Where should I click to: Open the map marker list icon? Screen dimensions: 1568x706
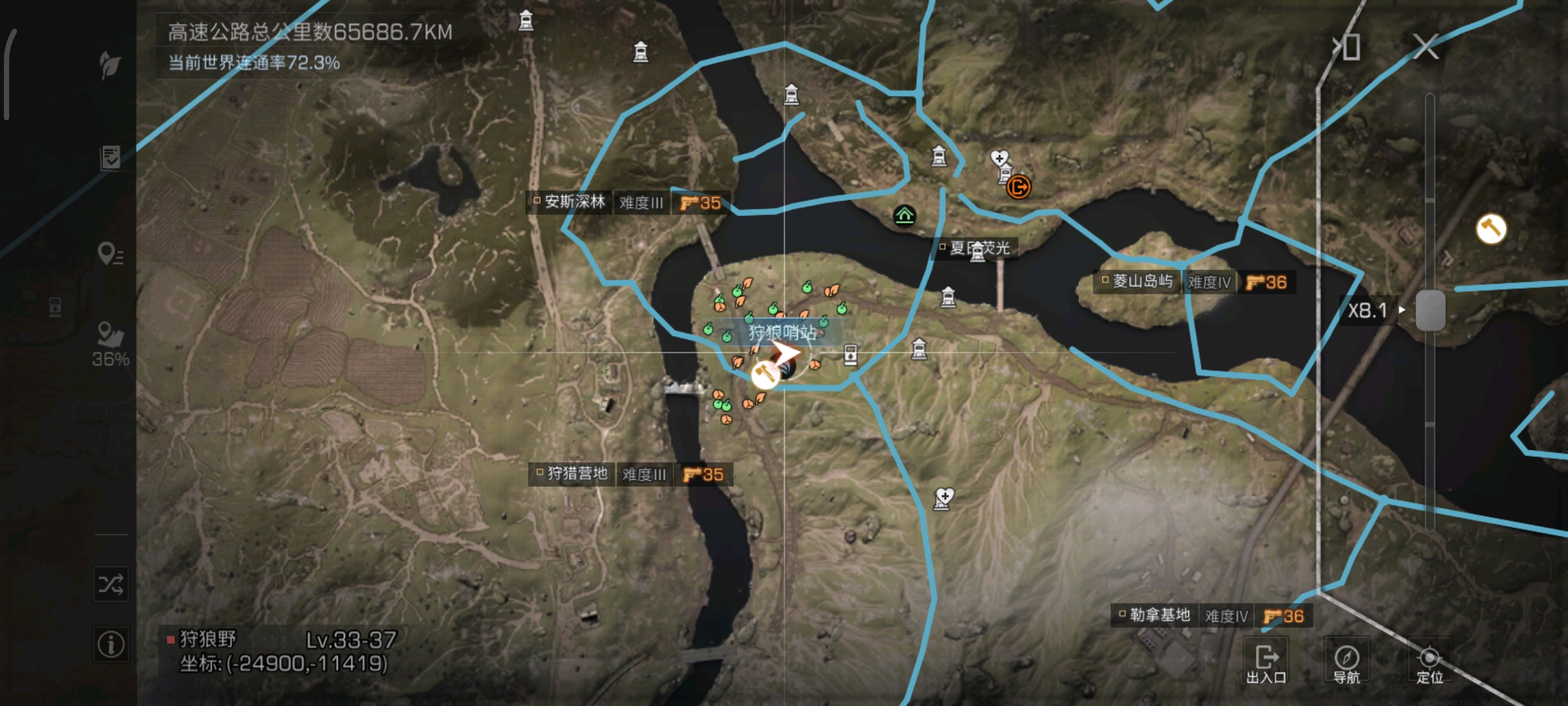tap(110, 254)
